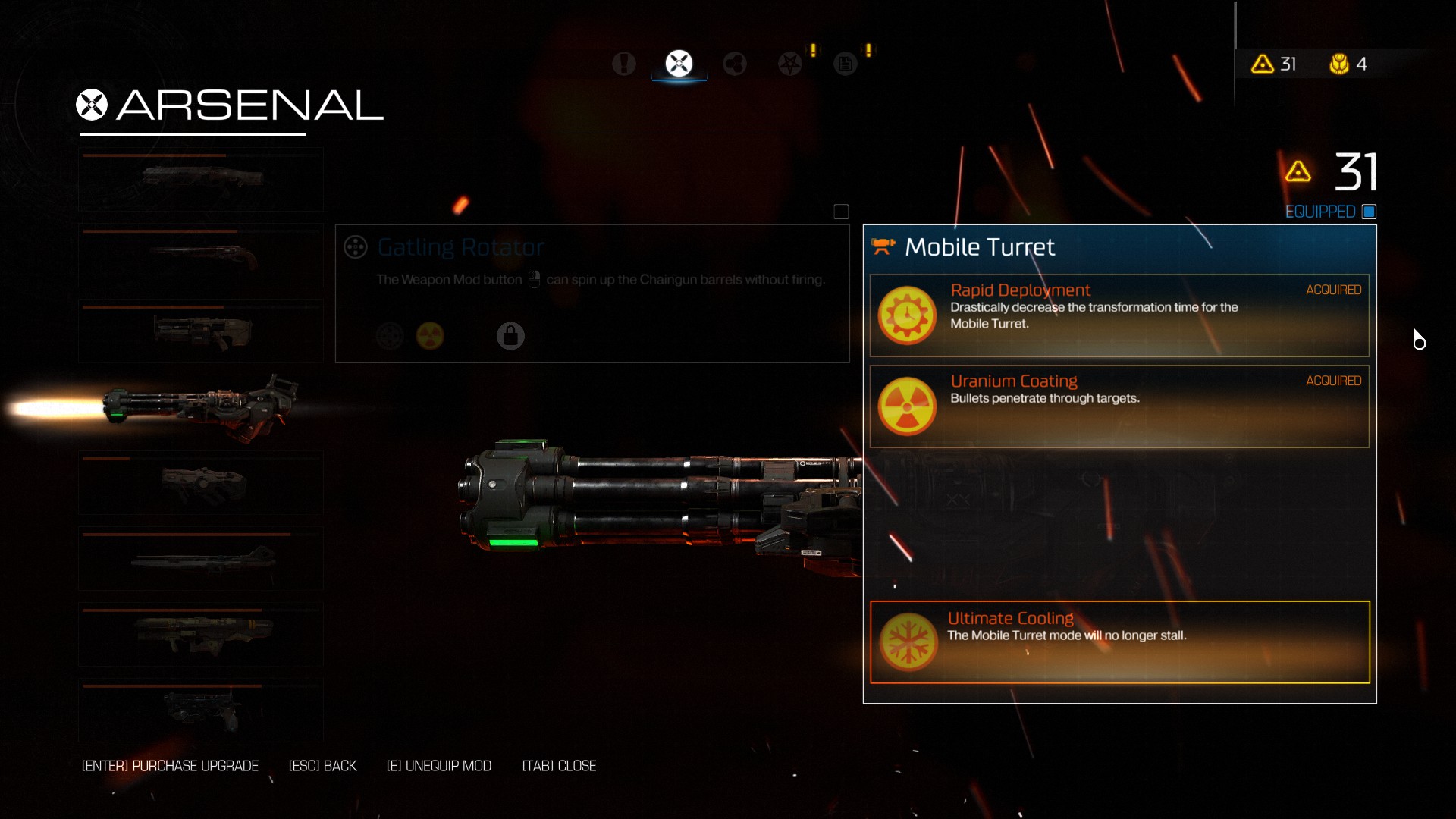Image resolution: width=1456 pixels, height=819 pixels.
Task: Tick the empty Gatling Rotator equip checkbox
Action: click(841, 212)
